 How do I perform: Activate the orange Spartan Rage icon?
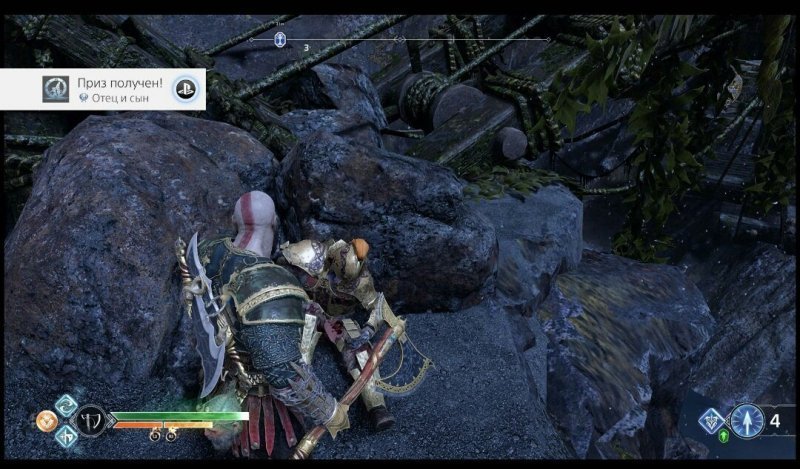coord(45,422)
